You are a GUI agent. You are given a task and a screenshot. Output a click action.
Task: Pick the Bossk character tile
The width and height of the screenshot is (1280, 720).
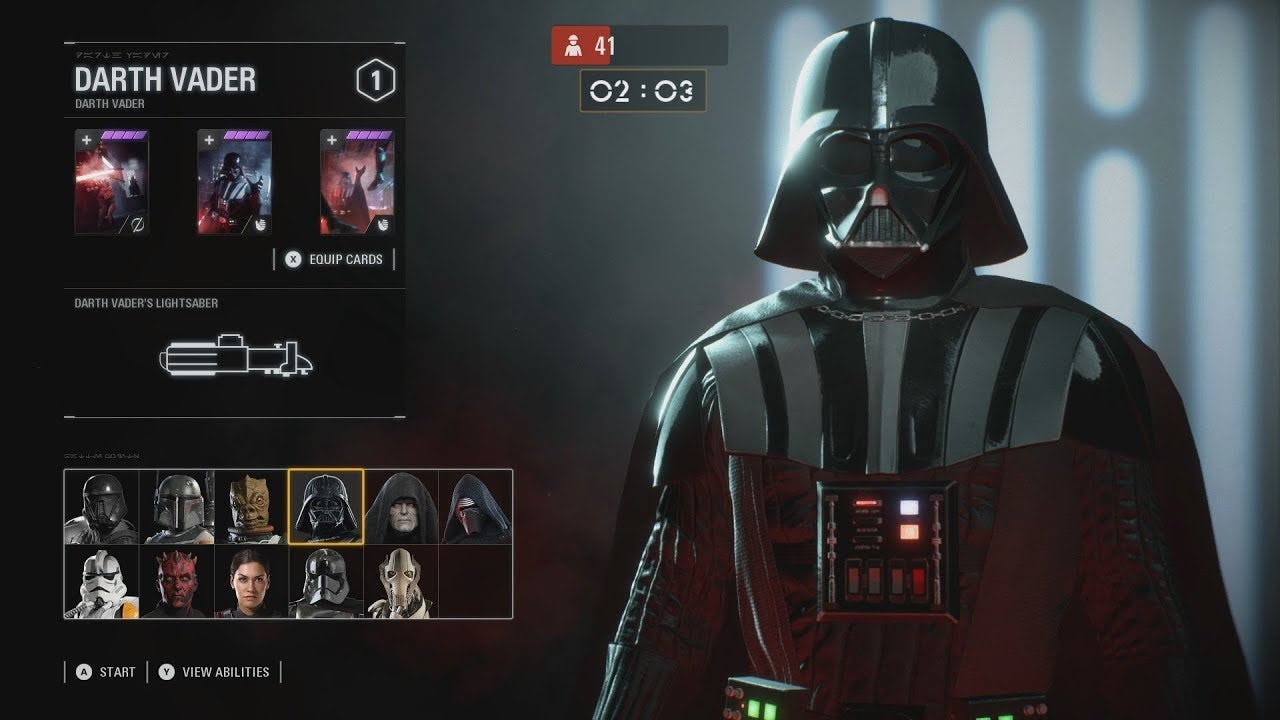[x=251, y=507]
